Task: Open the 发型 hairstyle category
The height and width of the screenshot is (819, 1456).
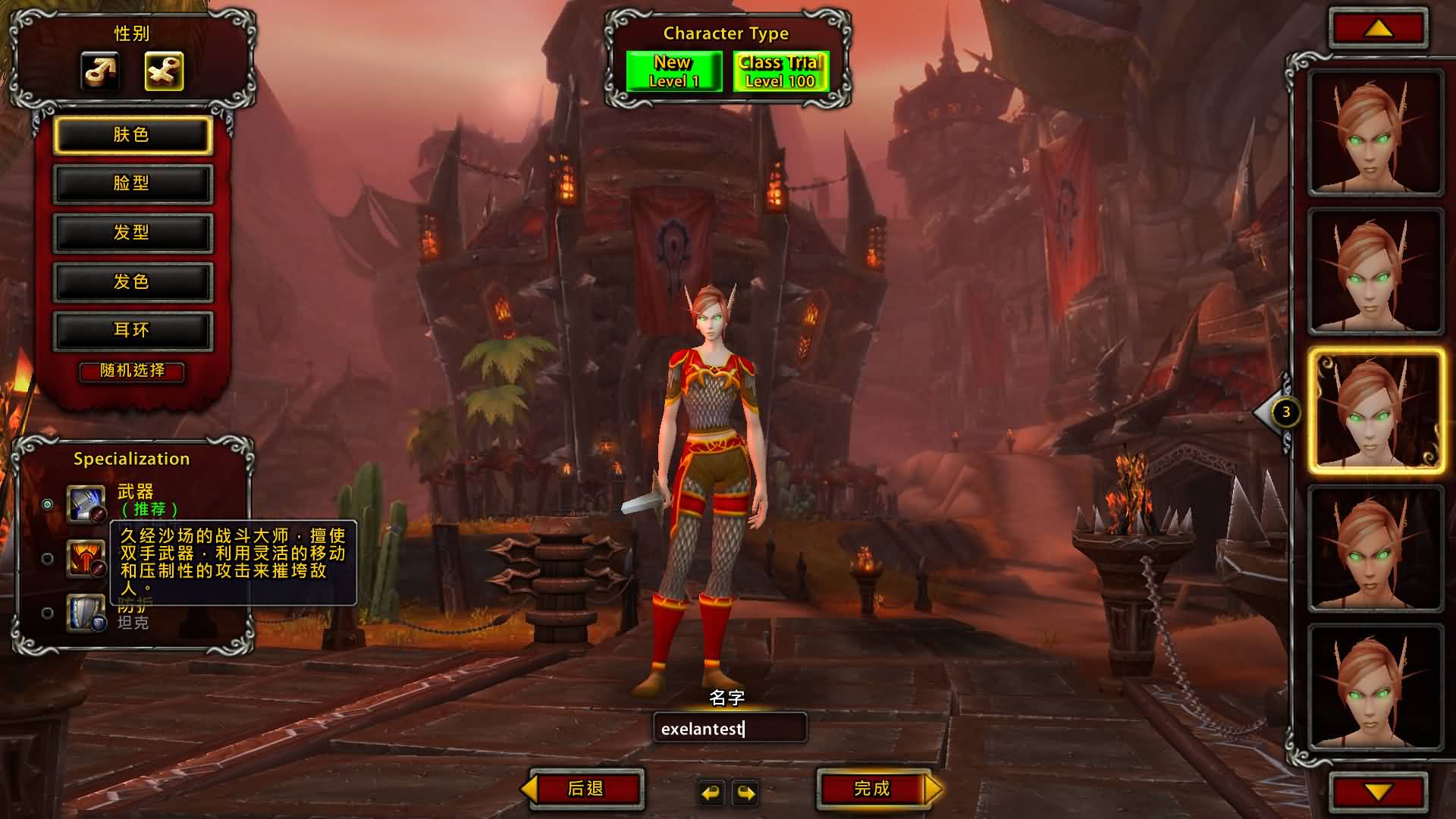Action: [x=132, y=233]
